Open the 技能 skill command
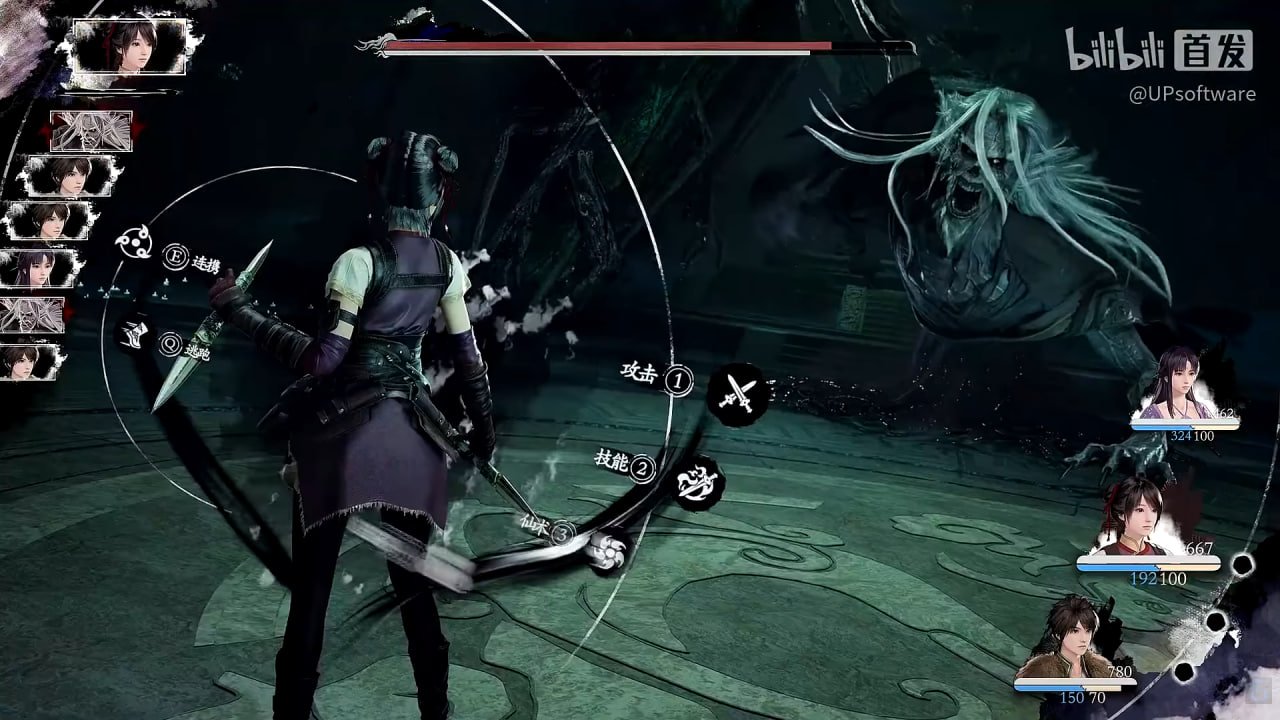Screen dimensions: 1280x720 coord(699,482)
